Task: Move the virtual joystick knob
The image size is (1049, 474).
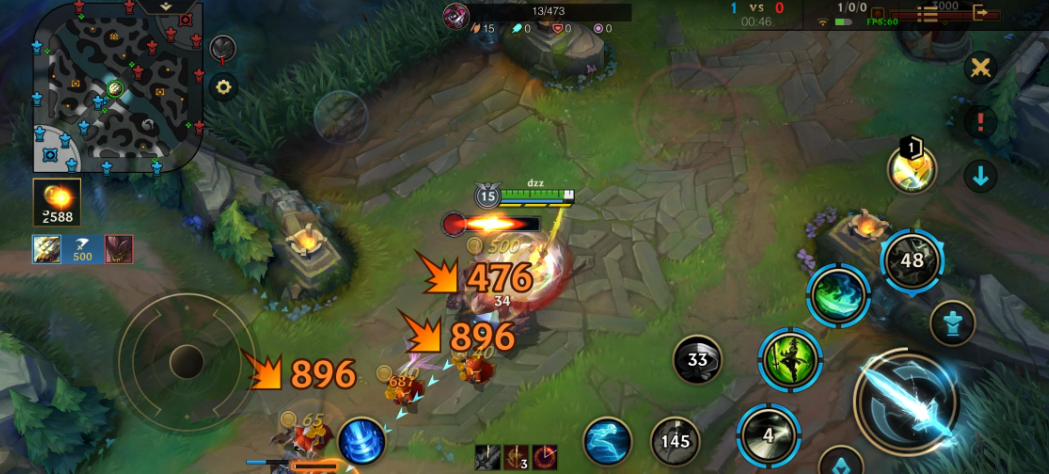Action: click(187, 361)
